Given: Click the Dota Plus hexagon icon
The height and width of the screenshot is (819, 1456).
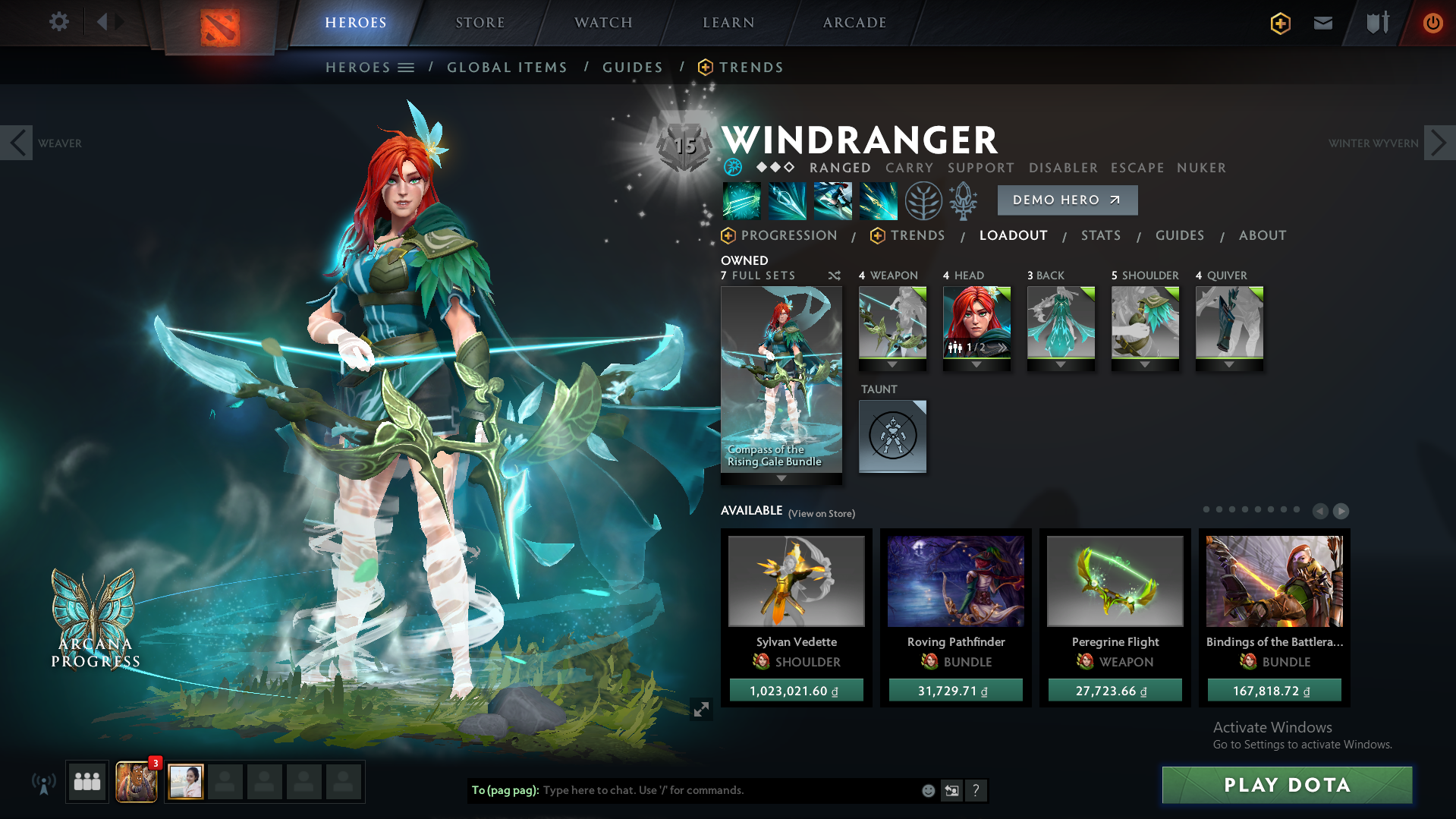Looking at the screenshot, I should coord(1279,24).
